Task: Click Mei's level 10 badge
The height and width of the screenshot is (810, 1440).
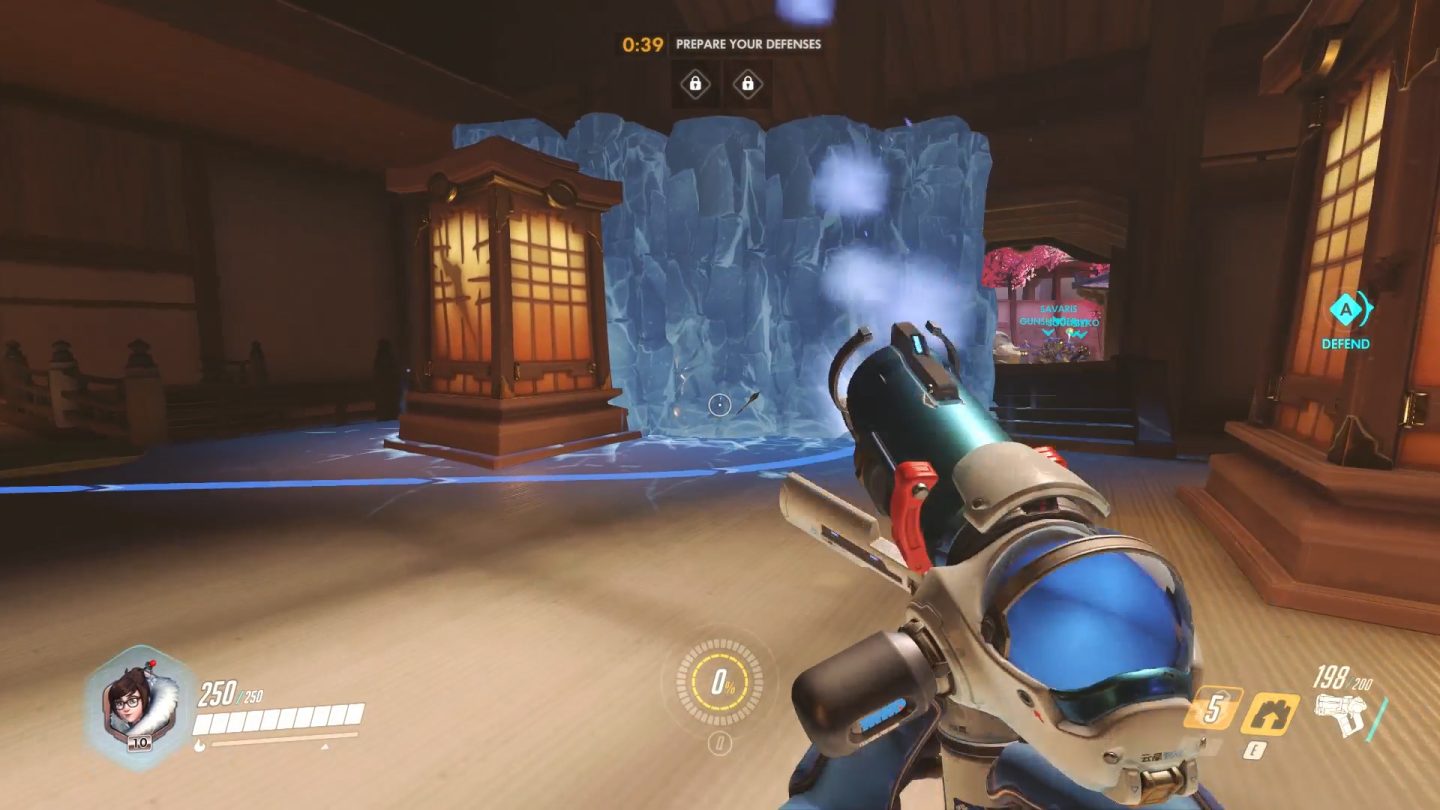Action: point(139,742)
